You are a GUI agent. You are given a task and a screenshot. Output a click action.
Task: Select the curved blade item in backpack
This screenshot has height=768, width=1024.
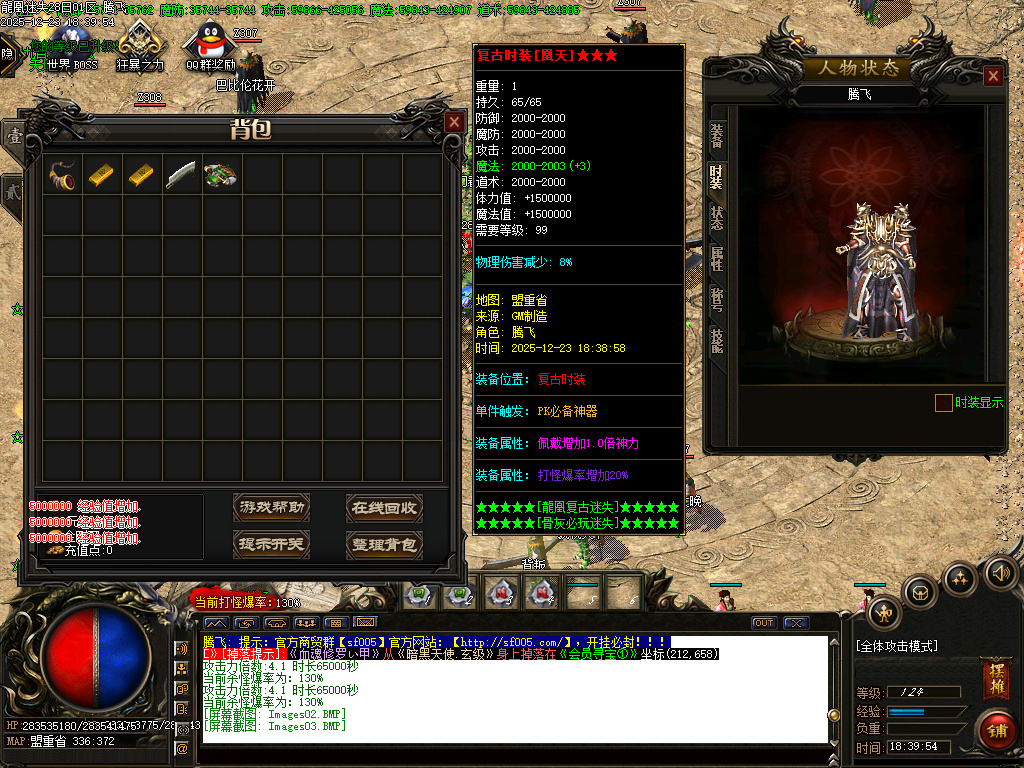181,174
